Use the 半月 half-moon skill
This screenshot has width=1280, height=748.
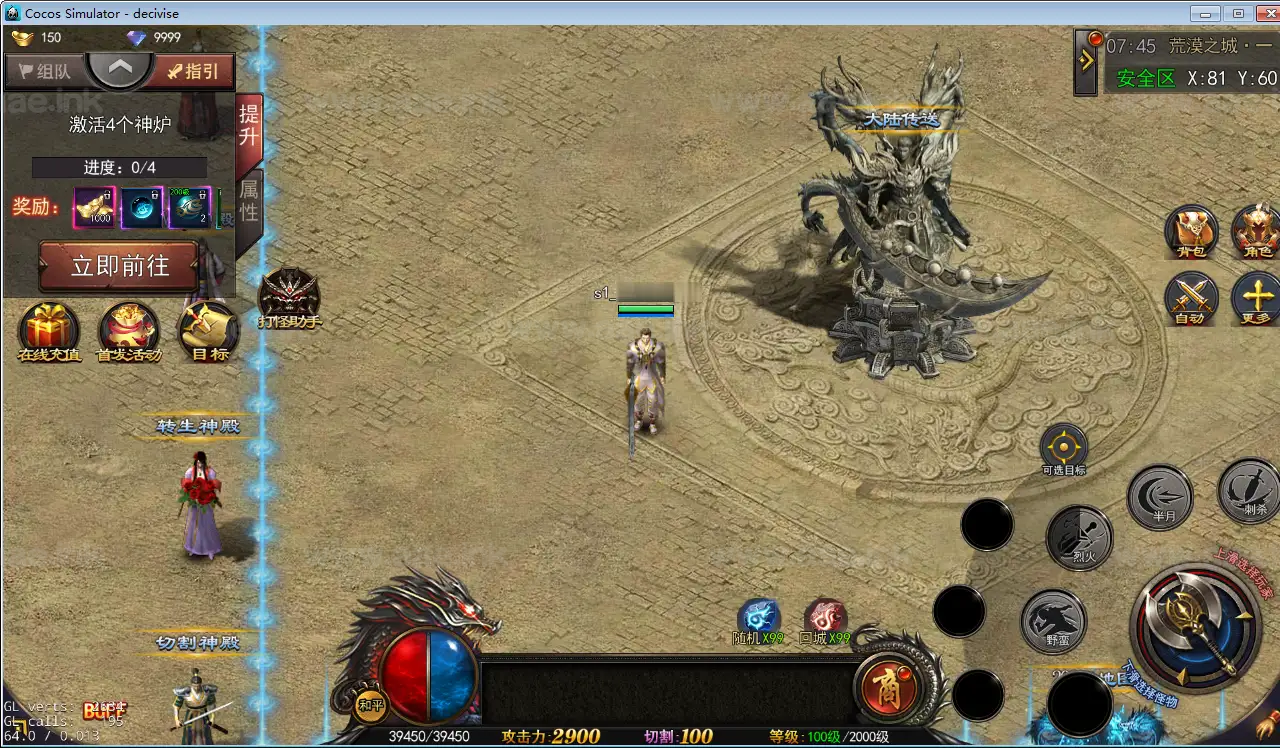[x=1160, y=497]
